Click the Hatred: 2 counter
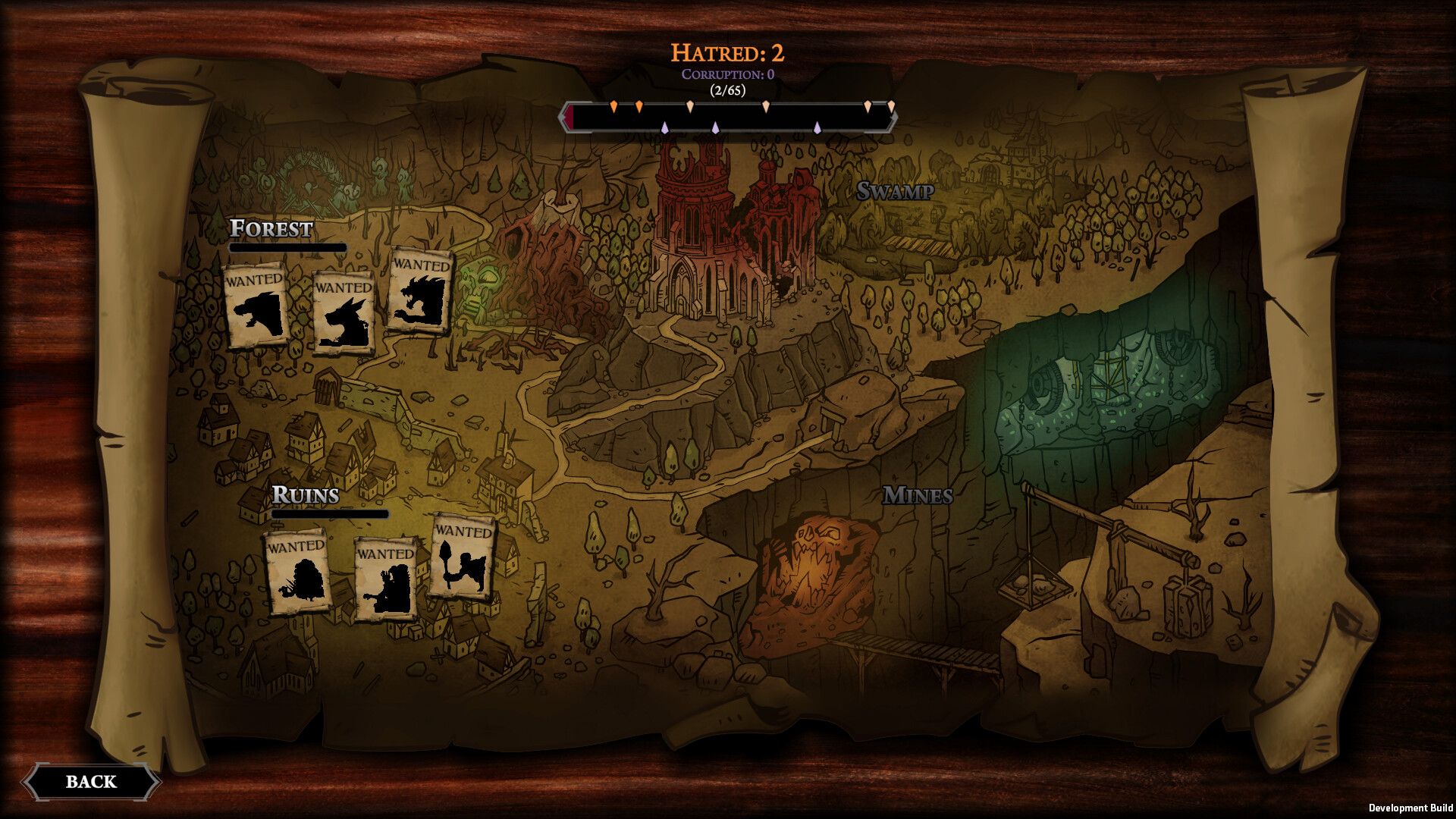This screenshot has width=1456, height=819. click(728, 52)
